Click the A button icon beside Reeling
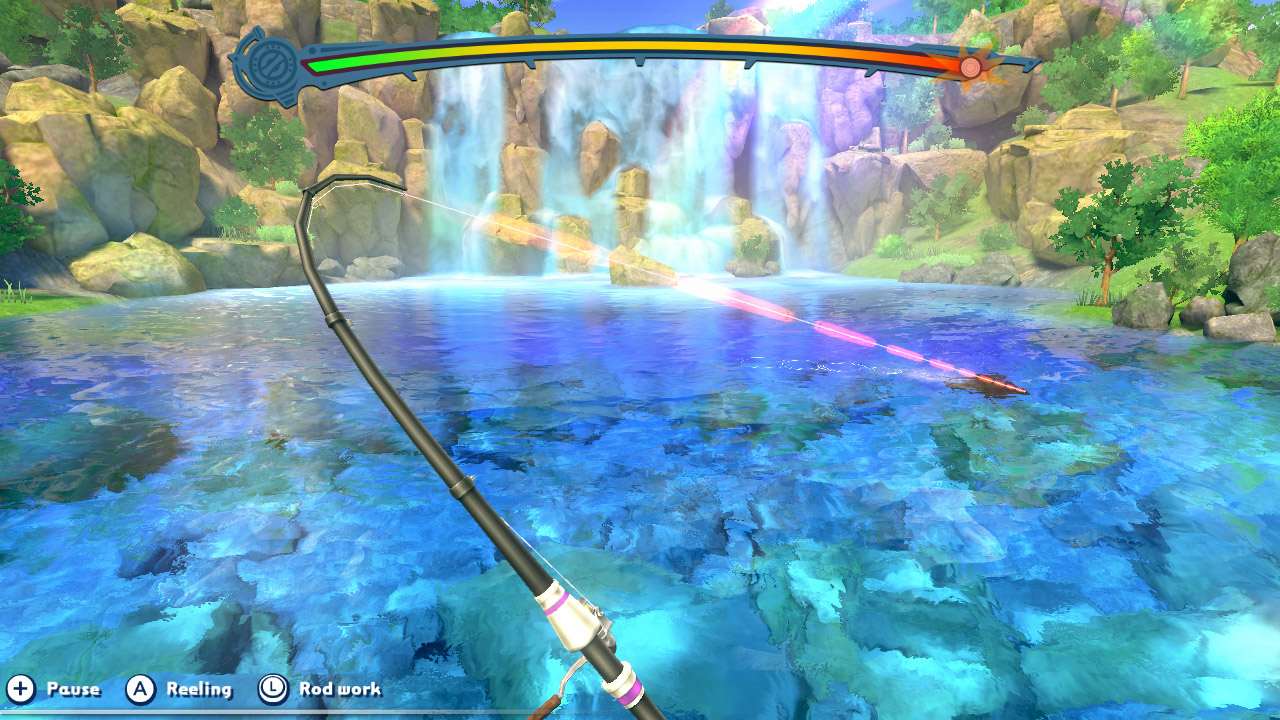Image resolution: width=1280 pixels, height=720 pixels. pyautogui.click(x=142, y=689)
